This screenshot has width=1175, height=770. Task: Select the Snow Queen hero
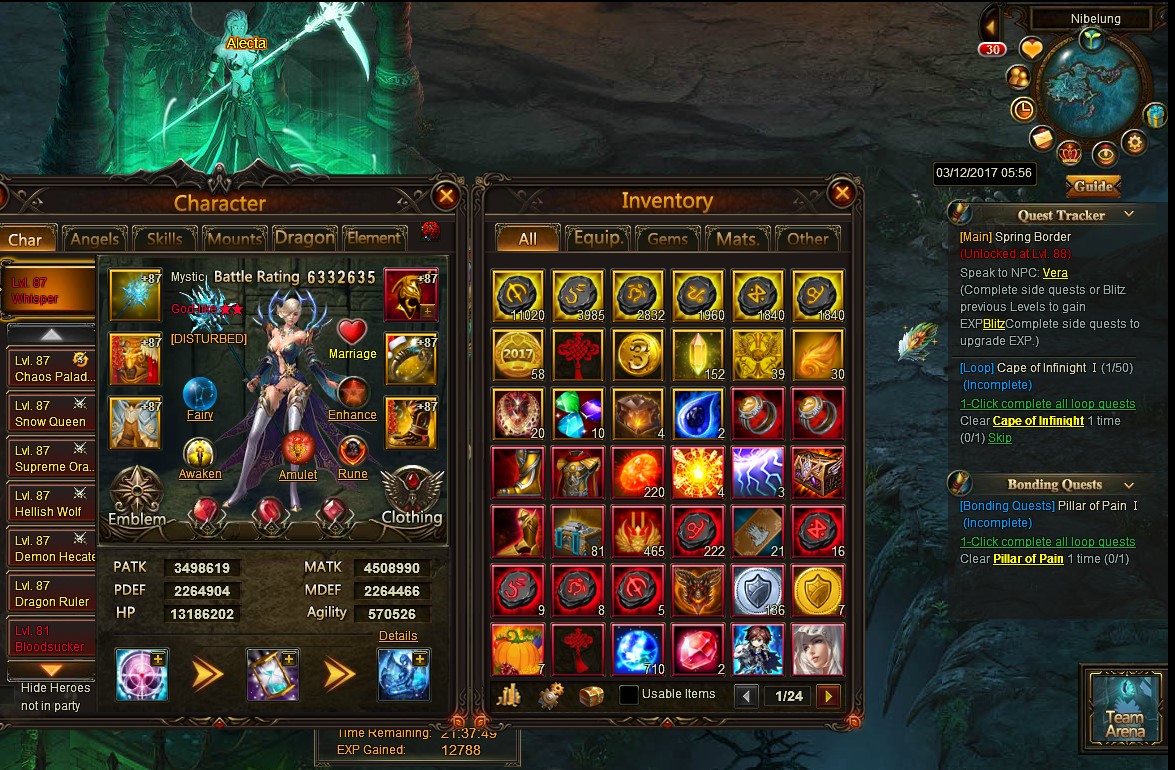tap(50, 414)
